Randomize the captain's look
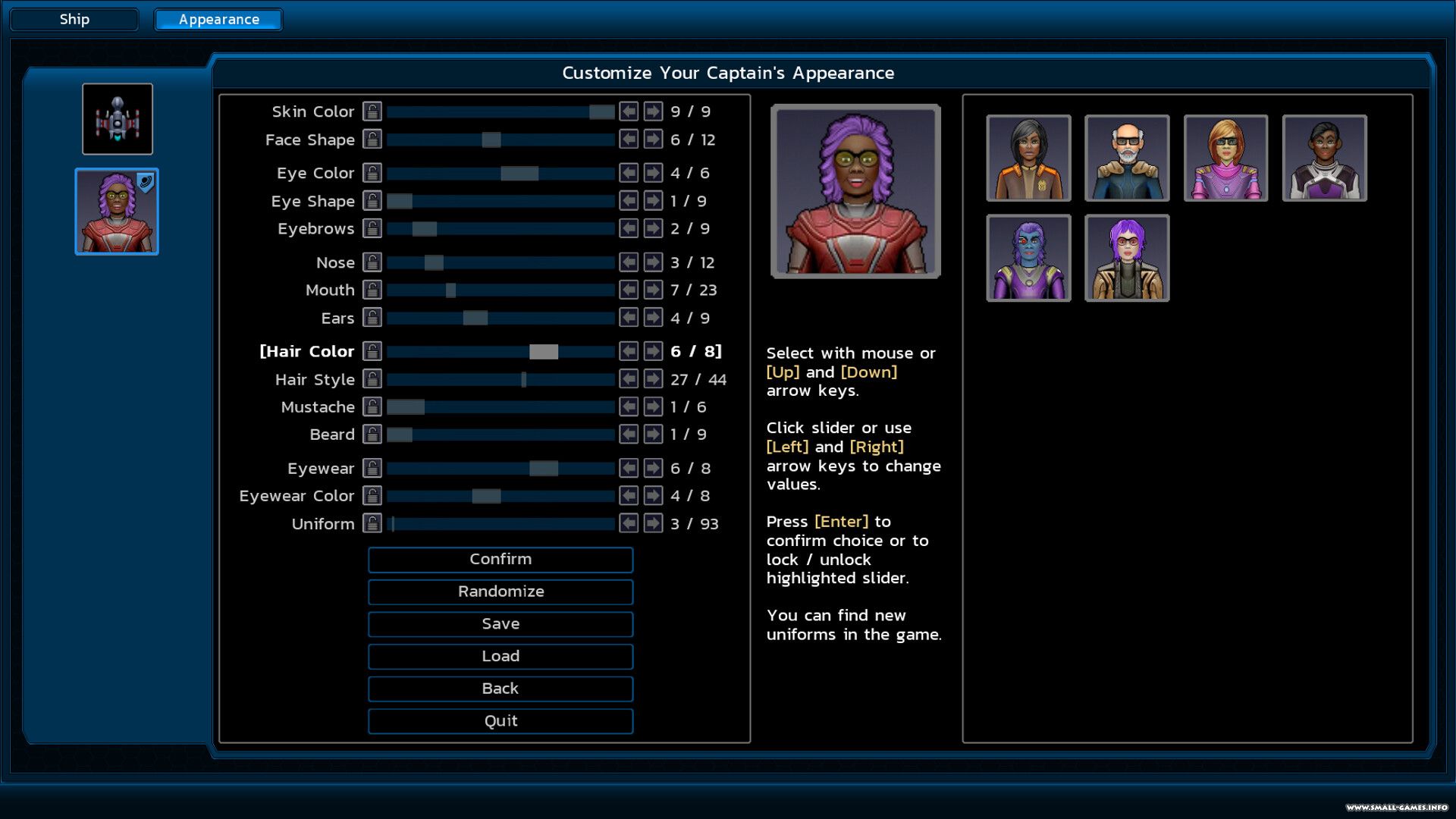Screen dimensions: 1456x819 (500, 592)
